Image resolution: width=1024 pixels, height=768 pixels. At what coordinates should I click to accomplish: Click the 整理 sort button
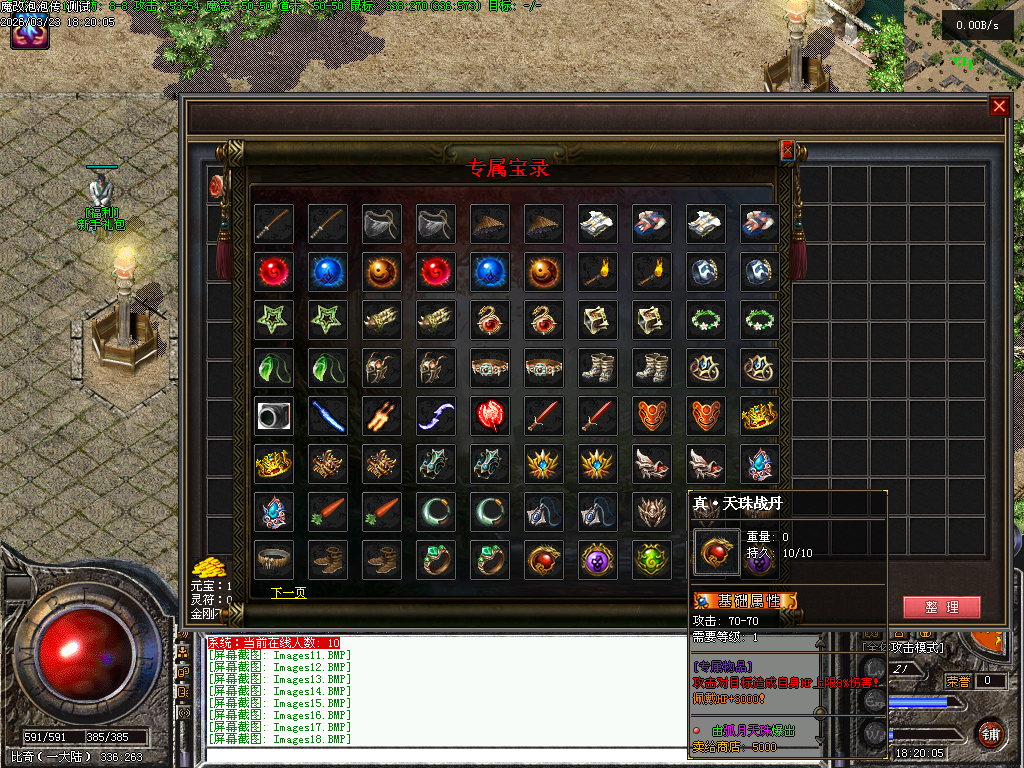click(941, 607)
